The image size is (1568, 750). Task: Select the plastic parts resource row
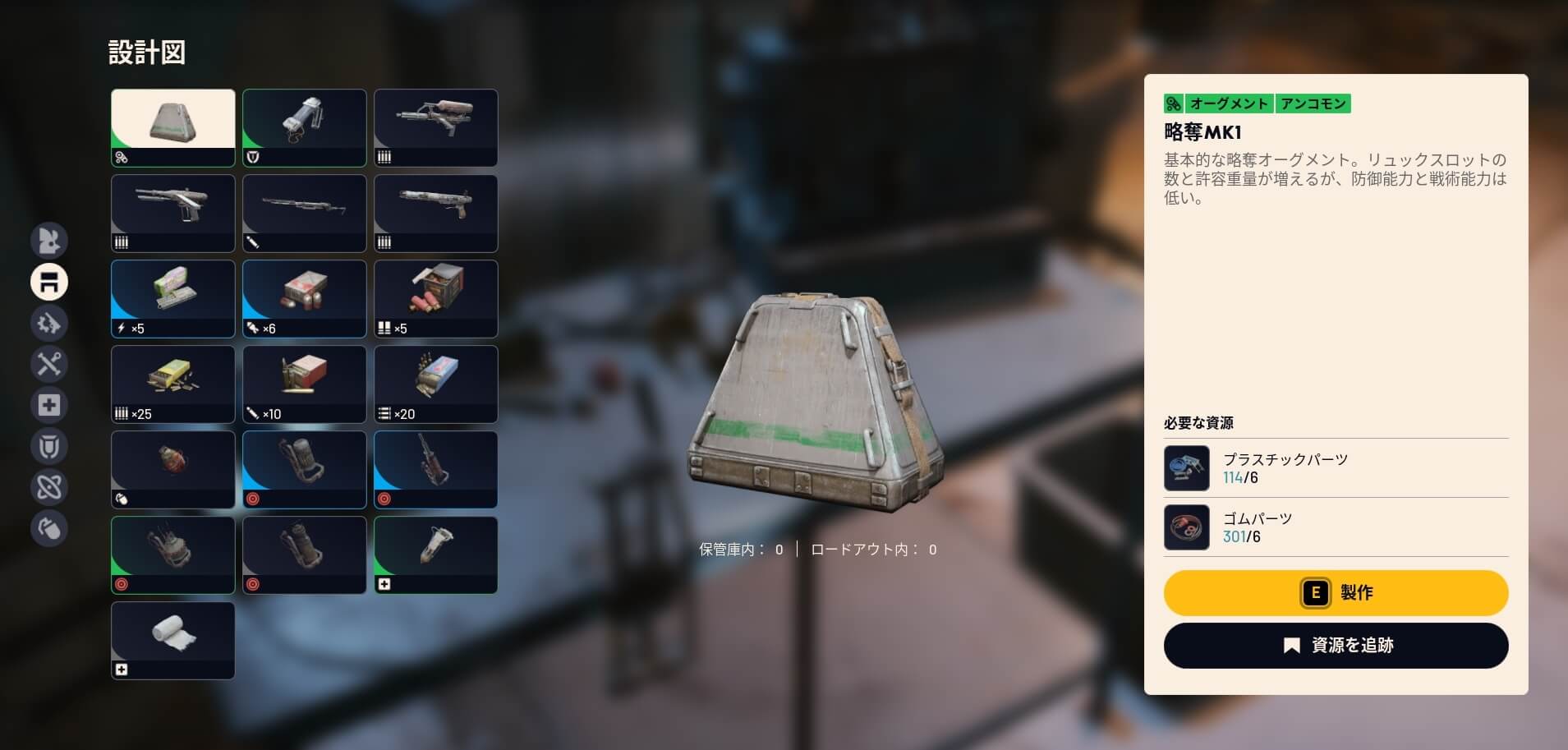click(1336, 468)
